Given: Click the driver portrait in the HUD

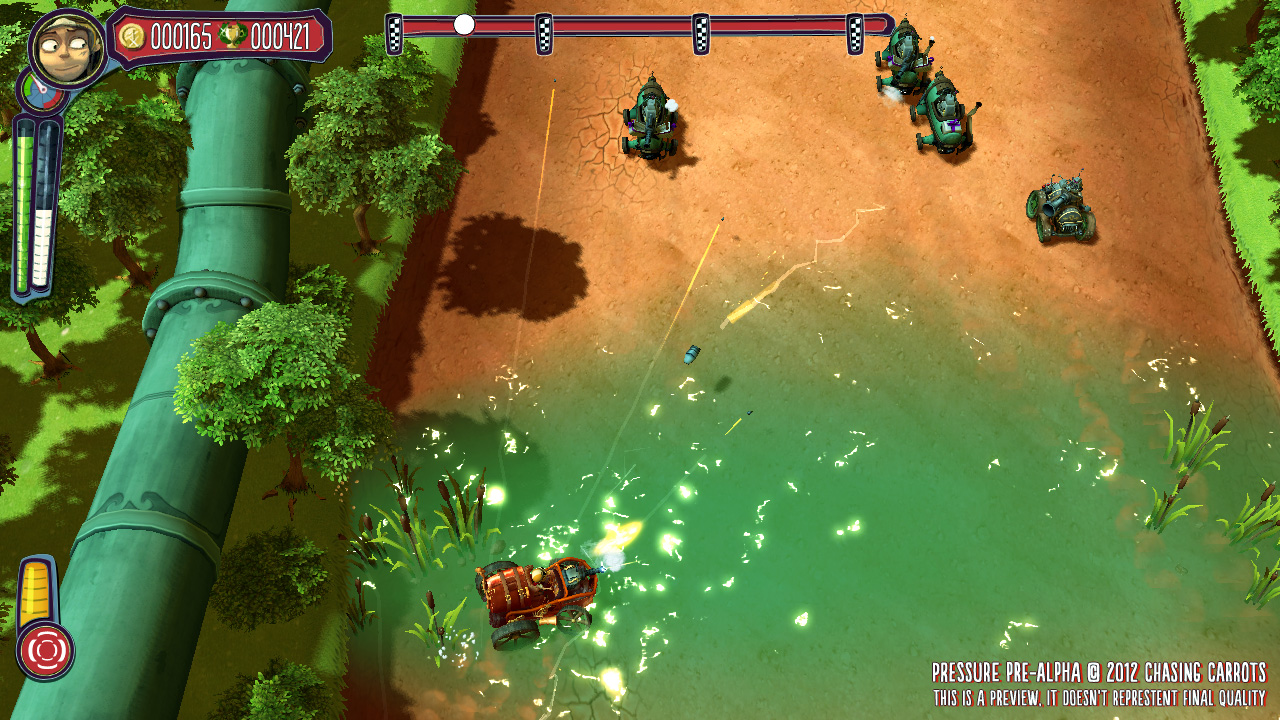Looking at the screenshot, I should [x=67, y=47].
